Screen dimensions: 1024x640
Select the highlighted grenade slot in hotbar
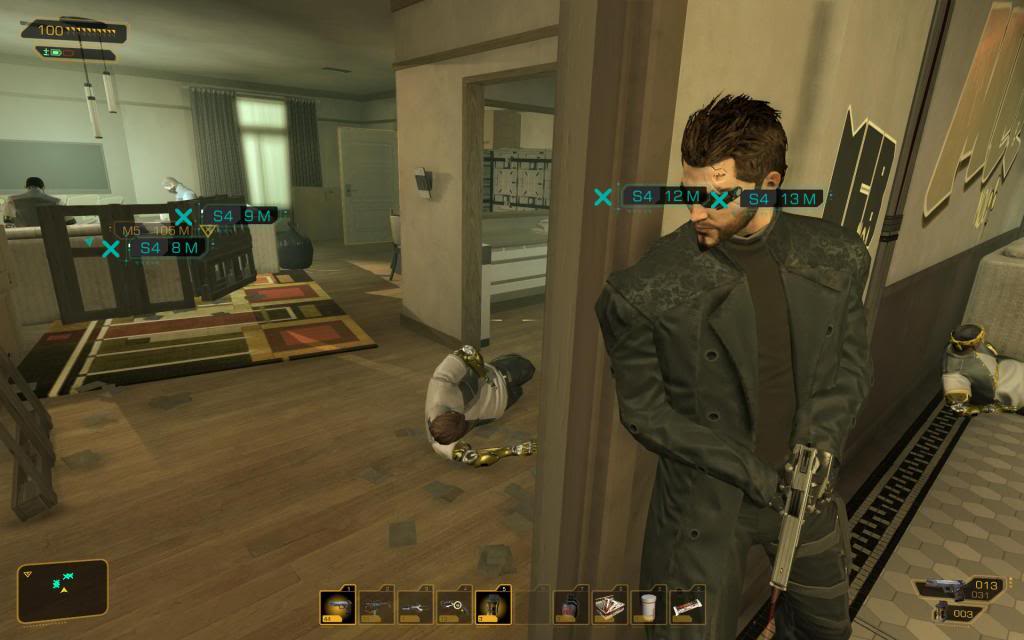pos(493,606)
